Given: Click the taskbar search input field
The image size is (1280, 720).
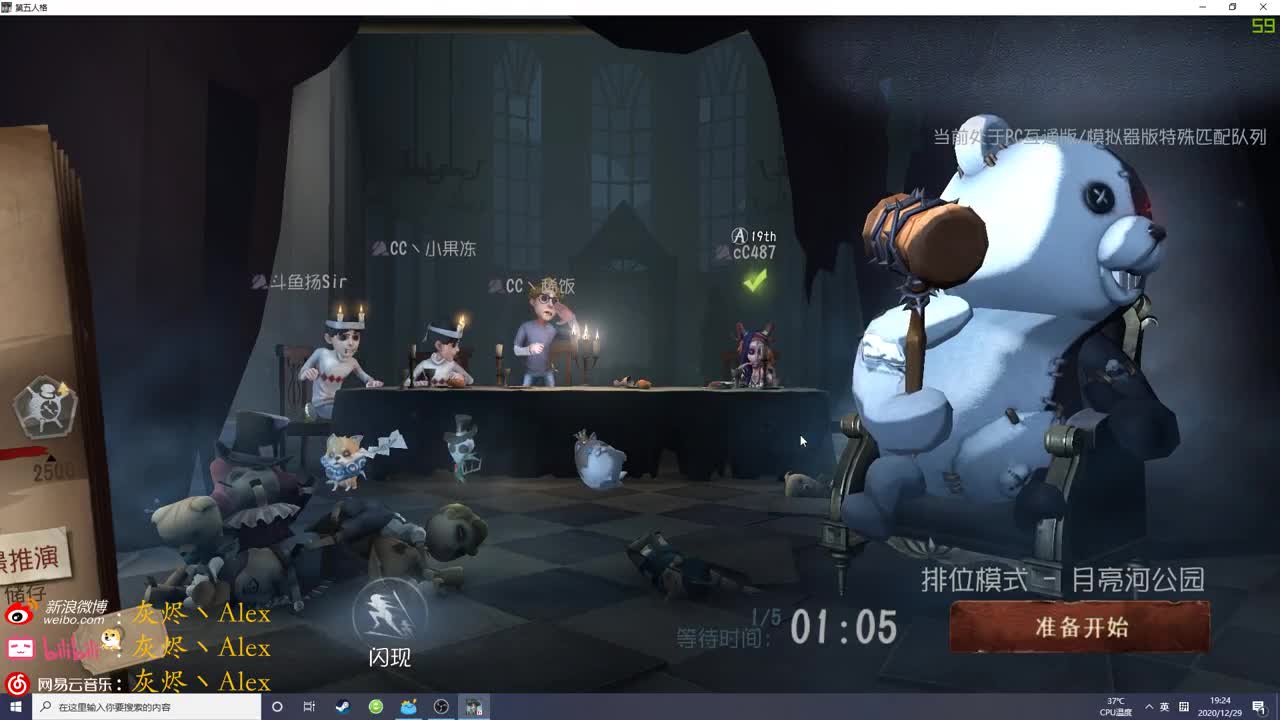Looking at the screenshot, I should coord(130,707).
